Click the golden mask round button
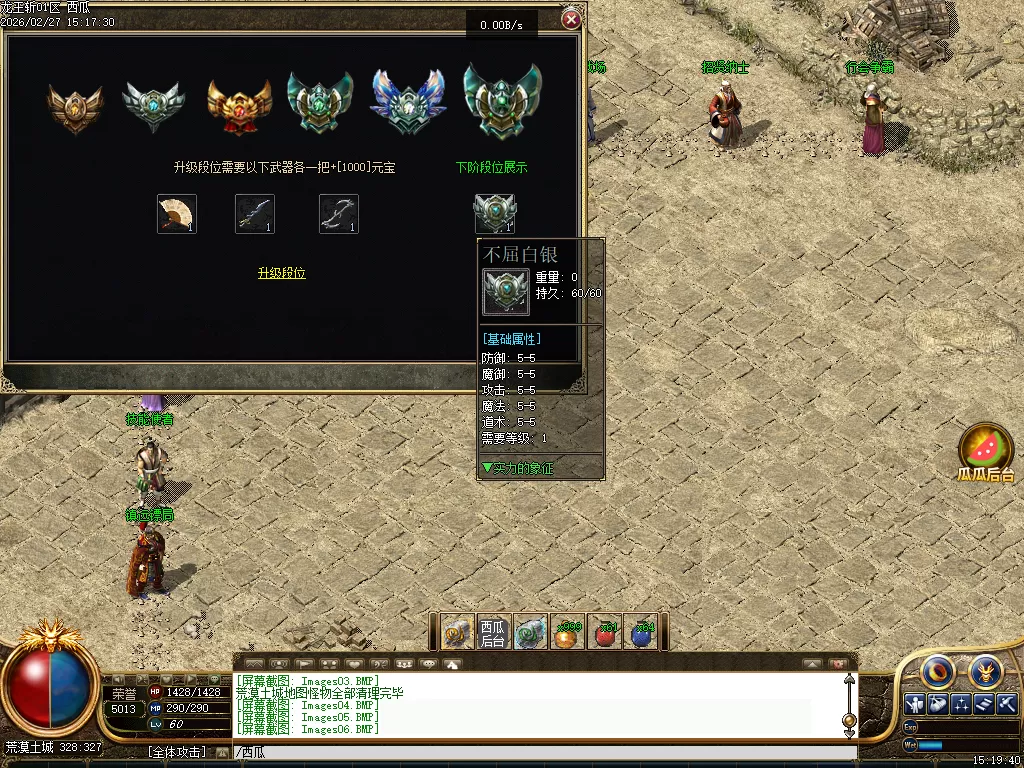Screen dimensions: 1024x768 click(987, 671)
